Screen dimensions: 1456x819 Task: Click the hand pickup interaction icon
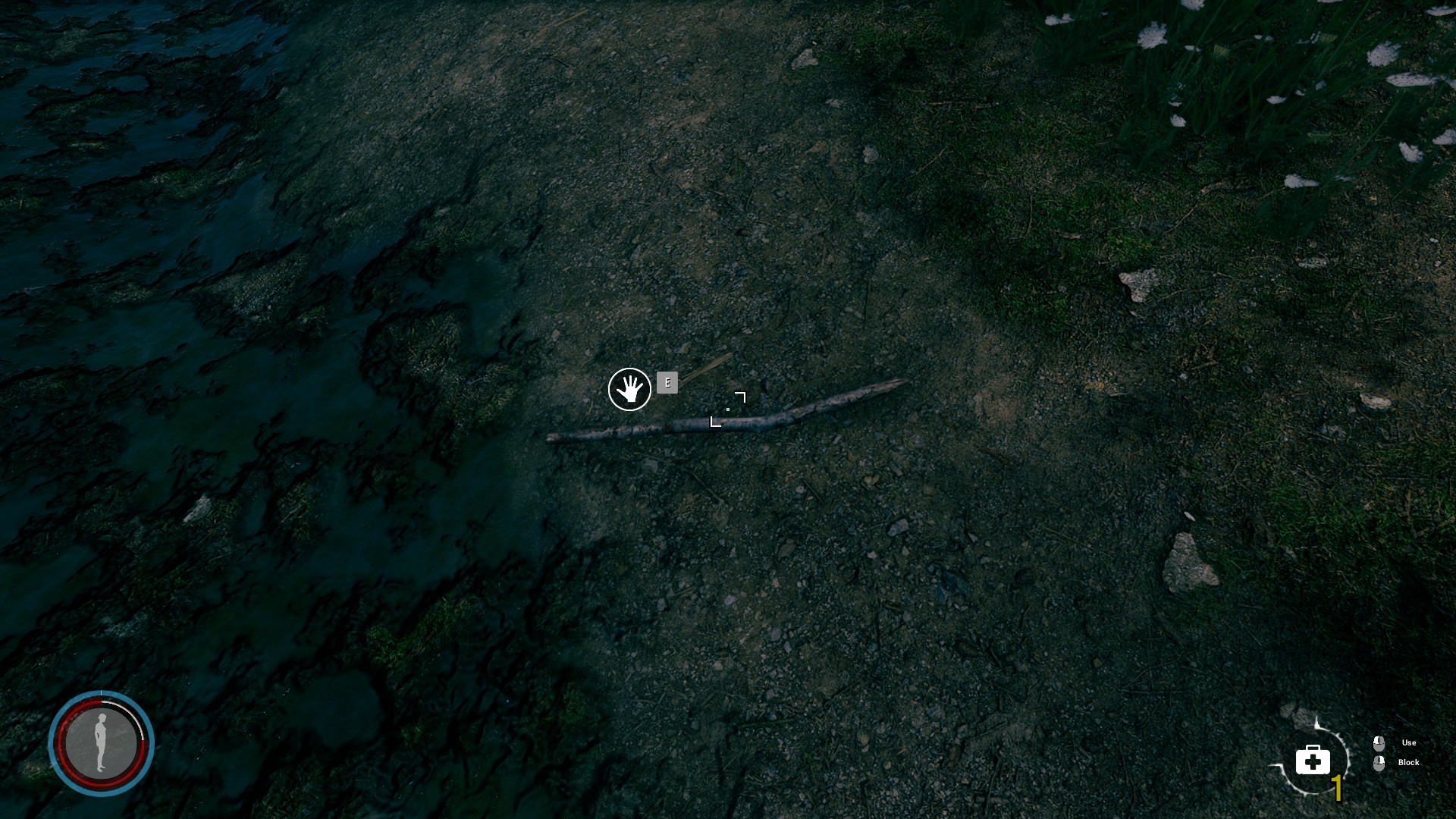tap(629, 390)
